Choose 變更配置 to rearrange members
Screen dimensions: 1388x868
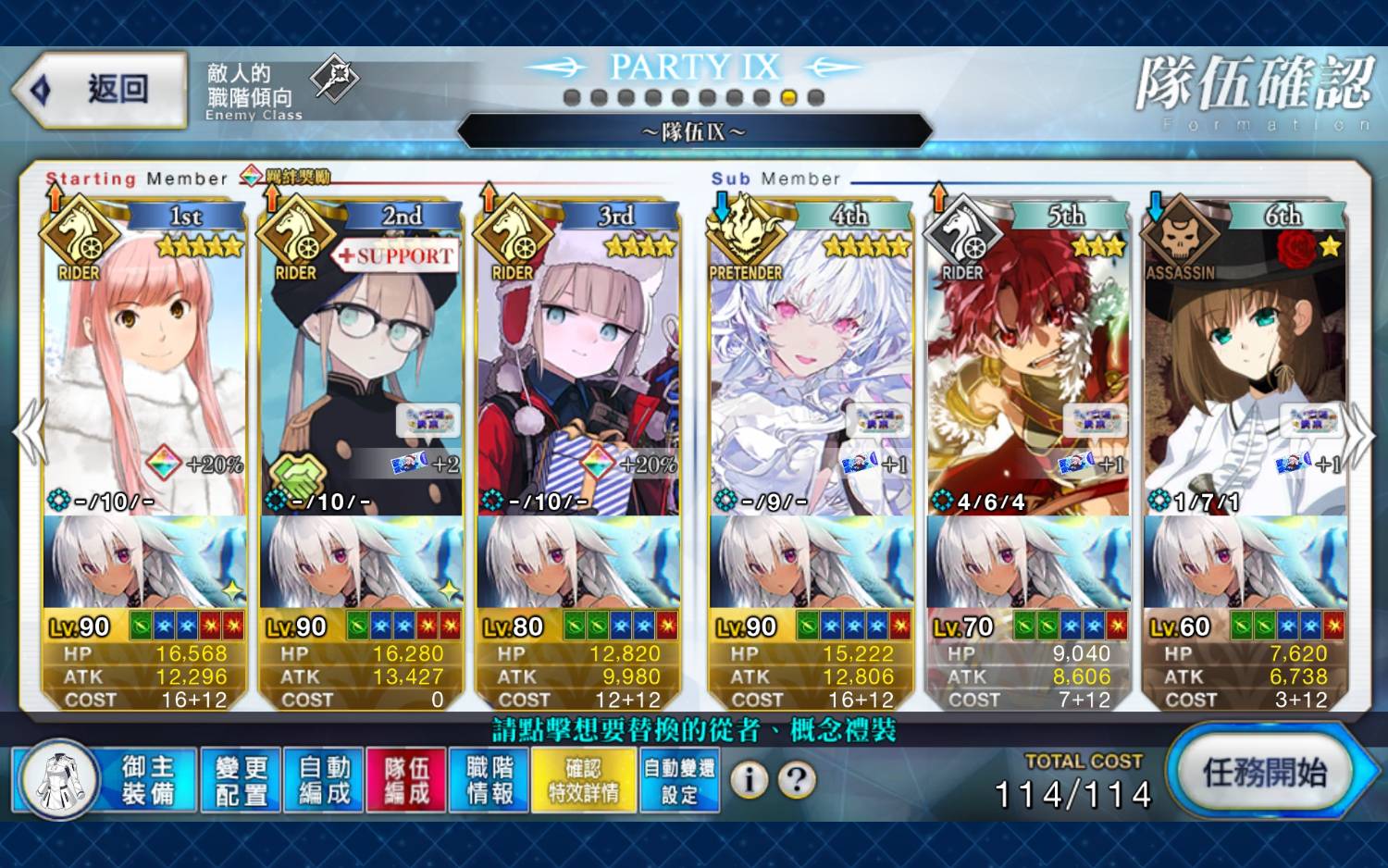click(241, 780)
